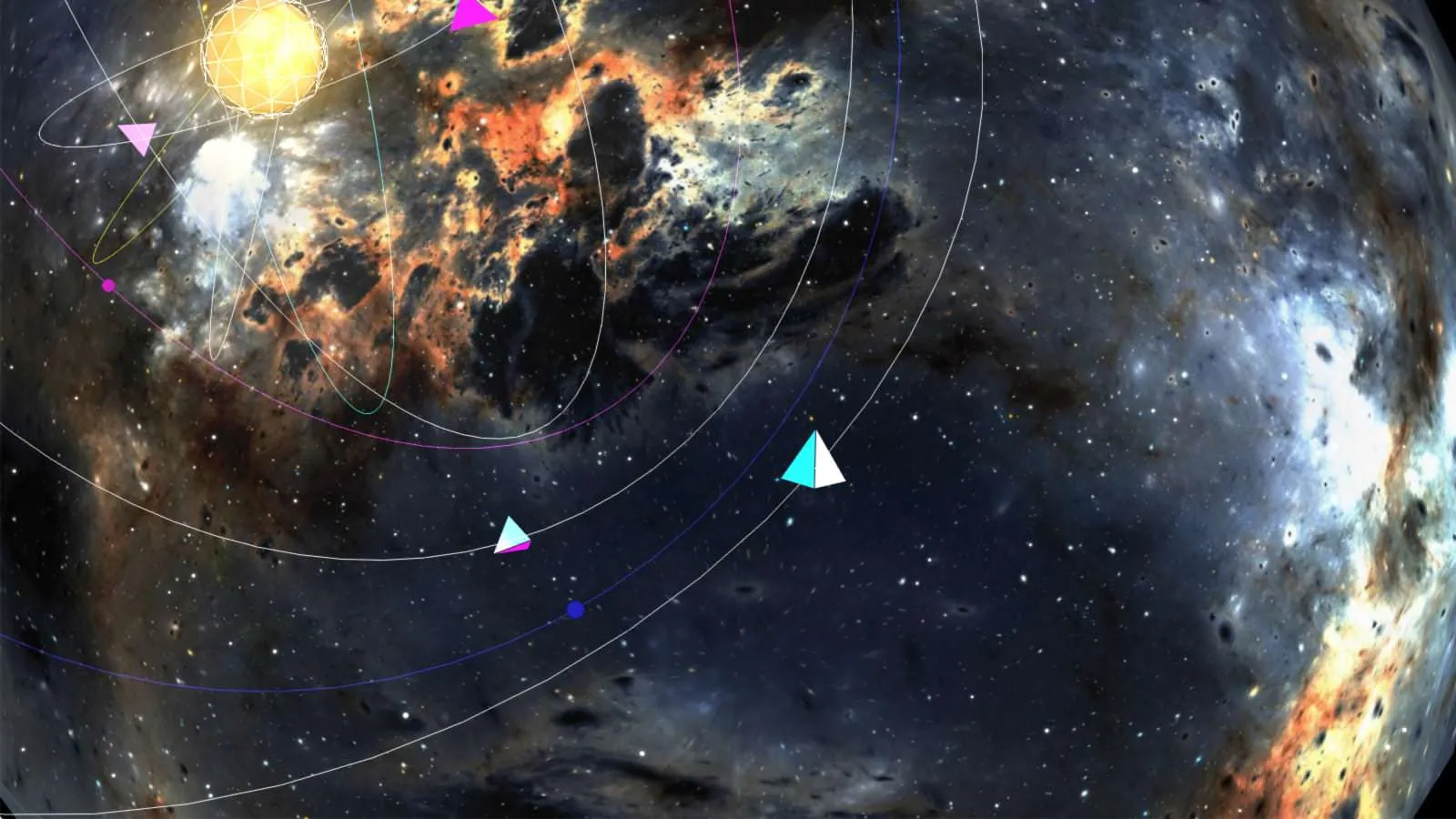The width and height of the screenshot is (1456, 819).
Task: Click the blue dot on the blue orbit
Action: (575, 610)
